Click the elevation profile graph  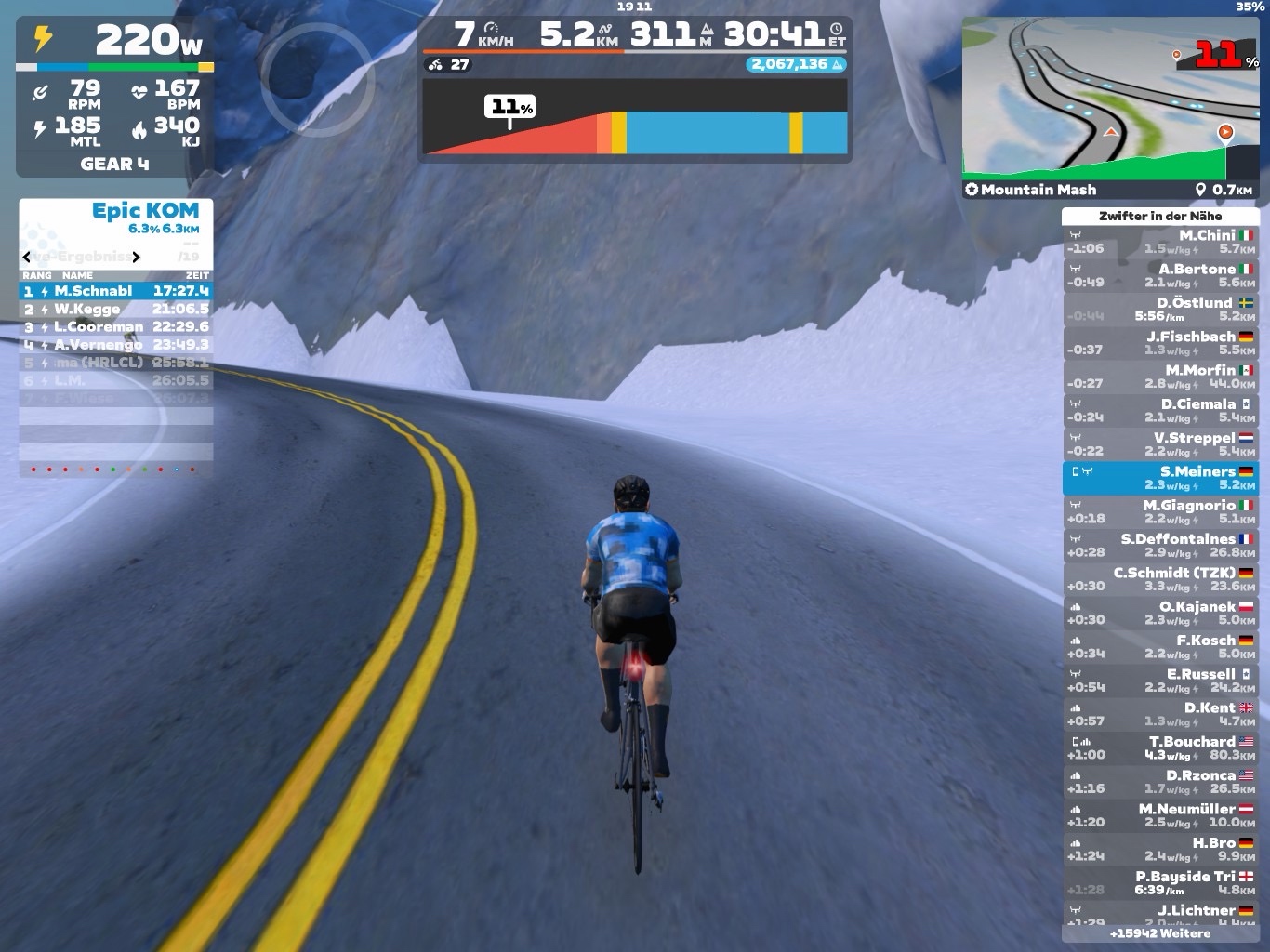coord(635,117)
